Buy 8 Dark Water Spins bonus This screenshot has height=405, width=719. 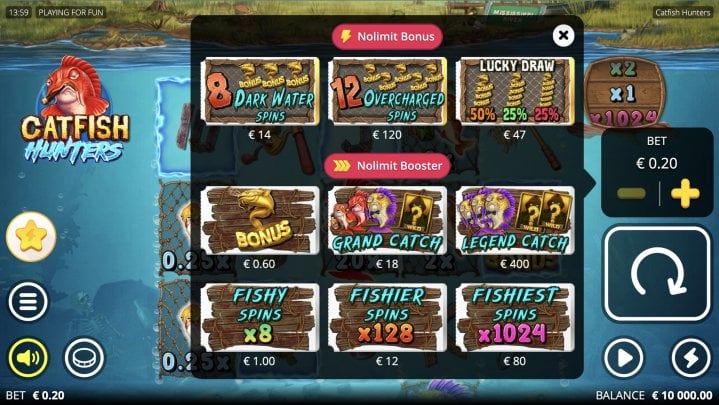tap(260, 91)
